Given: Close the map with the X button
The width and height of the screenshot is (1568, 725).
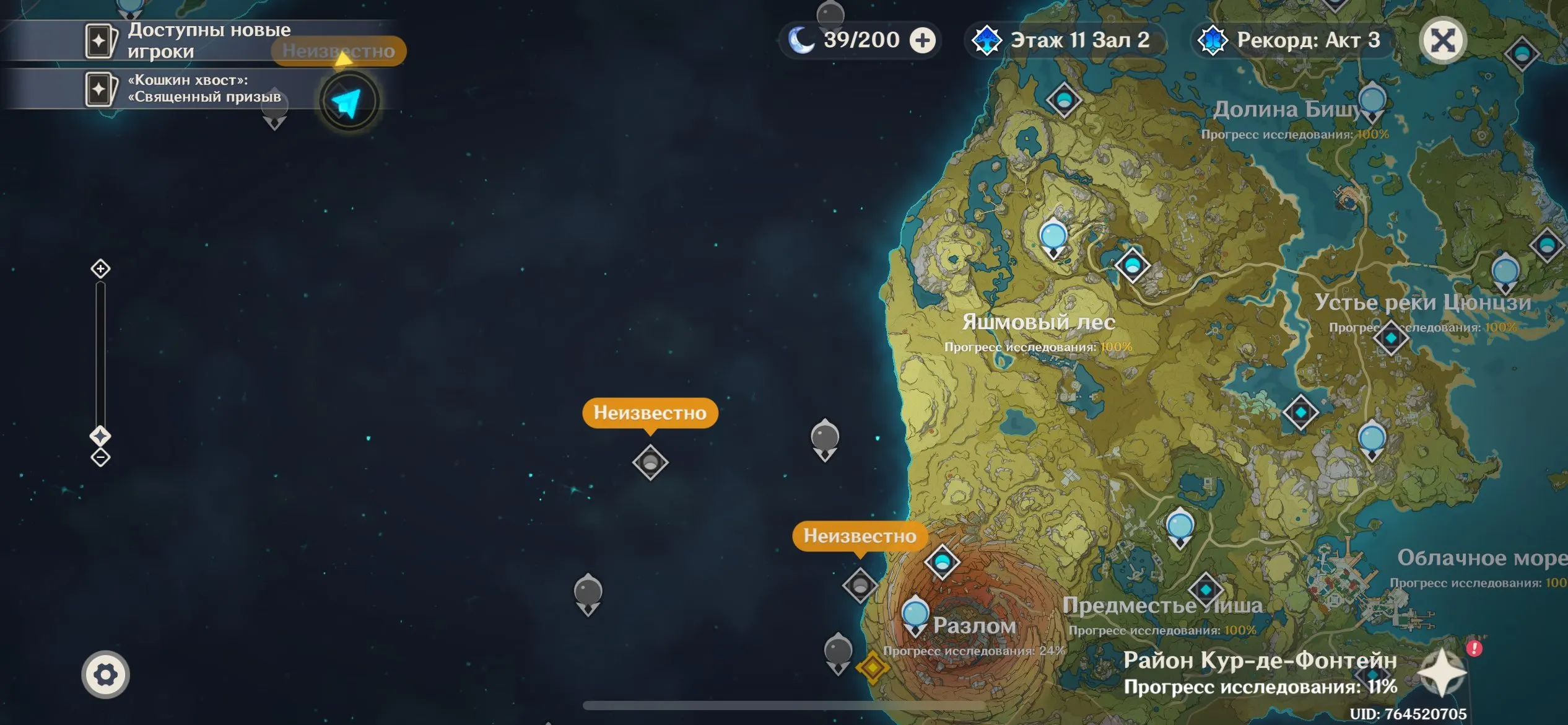Looking at the screenshot, I should [x=1442, y=39].
